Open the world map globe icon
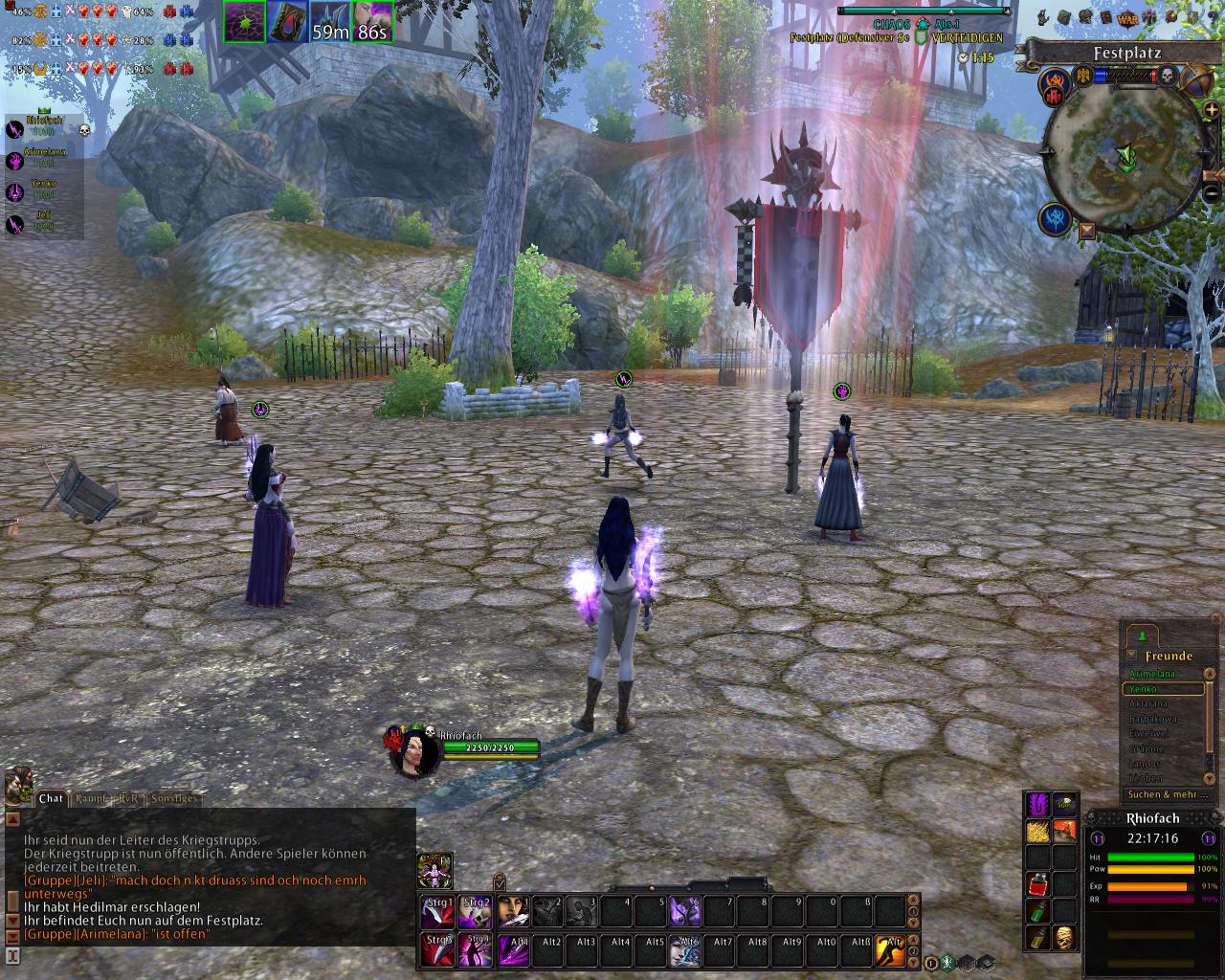Viewport: 1225px width, 980px height. [x=1194, y=79]
